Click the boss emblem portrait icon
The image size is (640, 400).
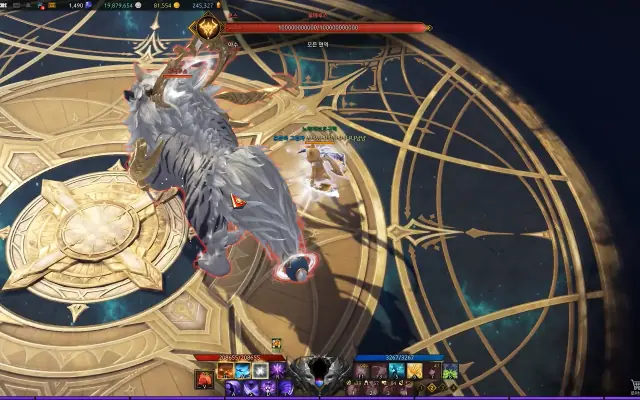pos(208,28)
